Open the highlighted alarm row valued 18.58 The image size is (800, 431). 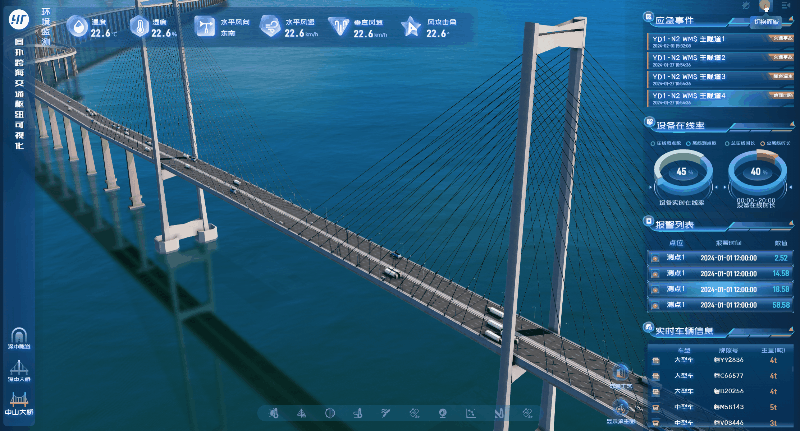720,288
